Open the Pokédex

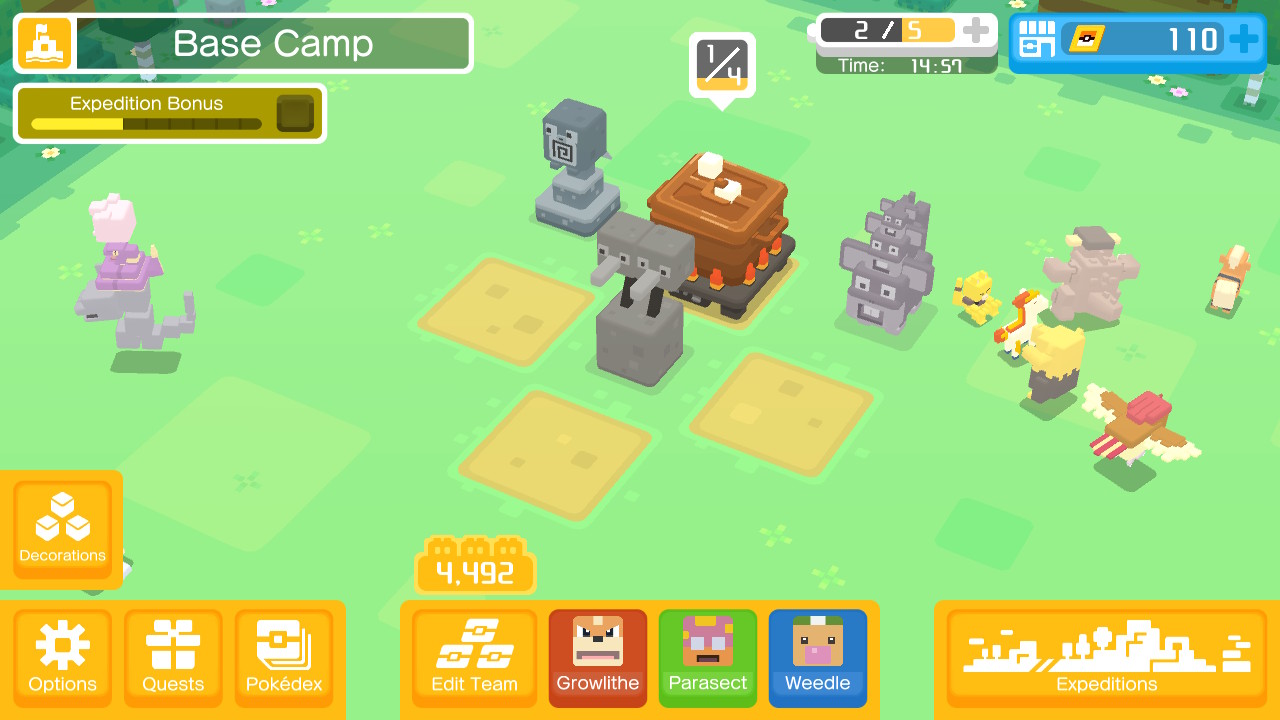[283, 655]
